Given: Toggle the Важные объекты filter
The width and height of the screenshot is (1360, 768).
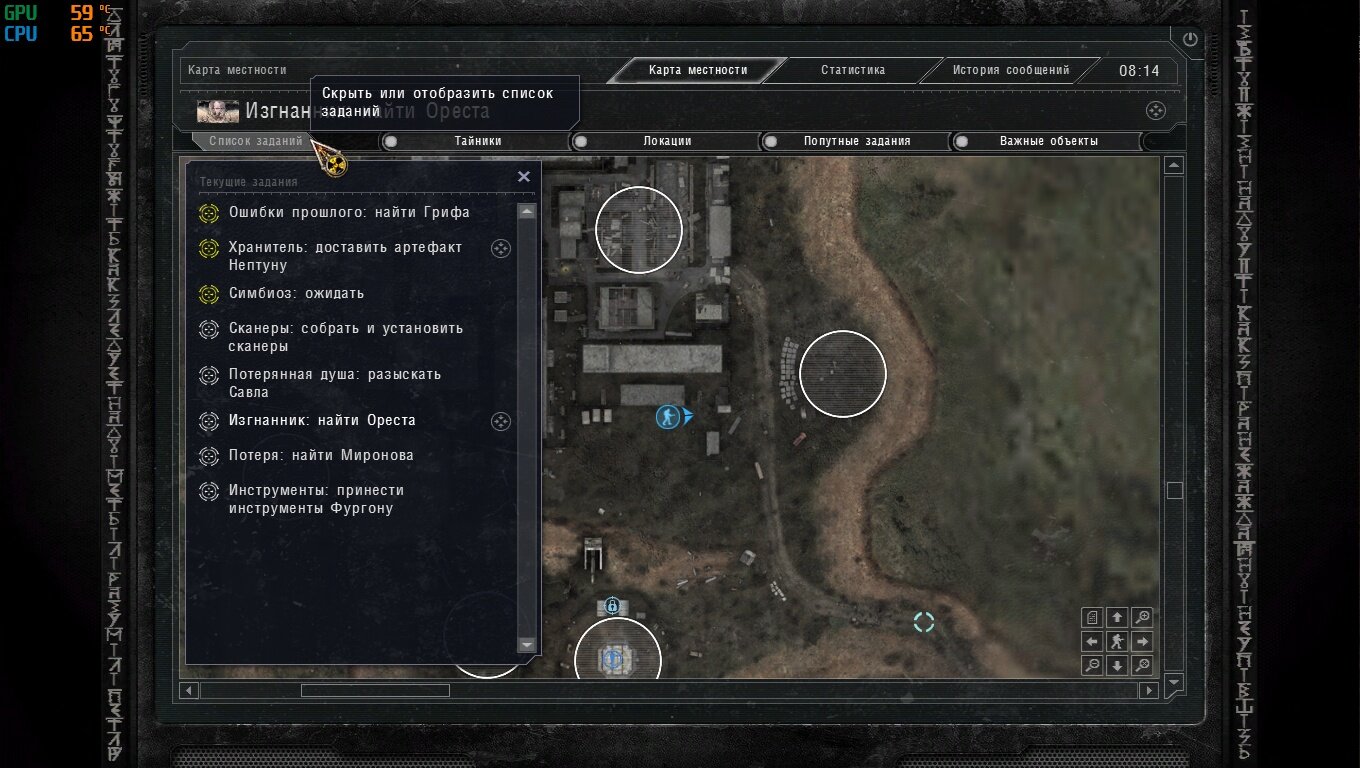Looking at the screenshot, I should pyautogui.click(x=1048, y=141).
